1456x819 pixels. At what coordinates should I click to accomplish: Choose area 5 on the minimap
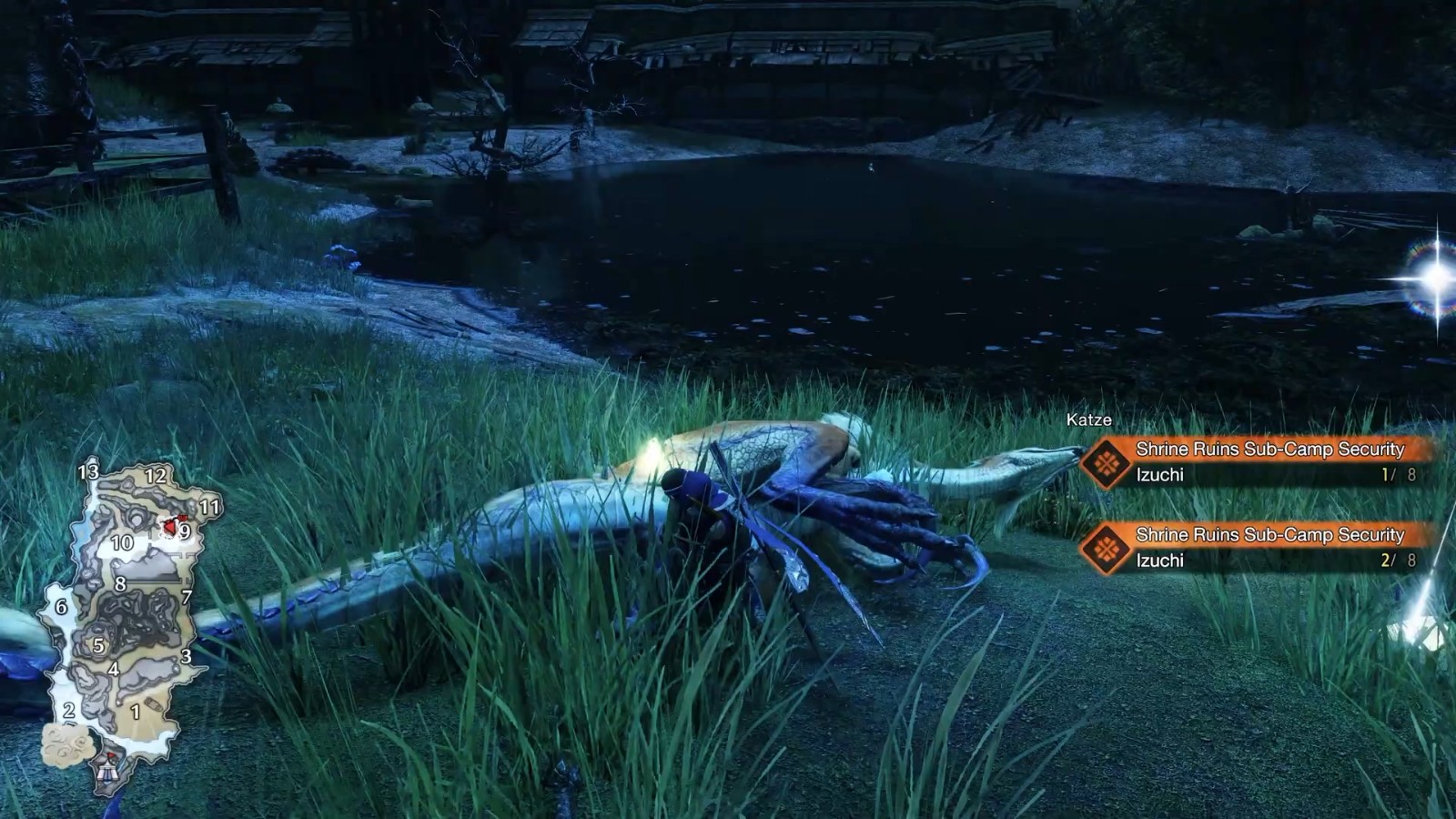point(98,646)
